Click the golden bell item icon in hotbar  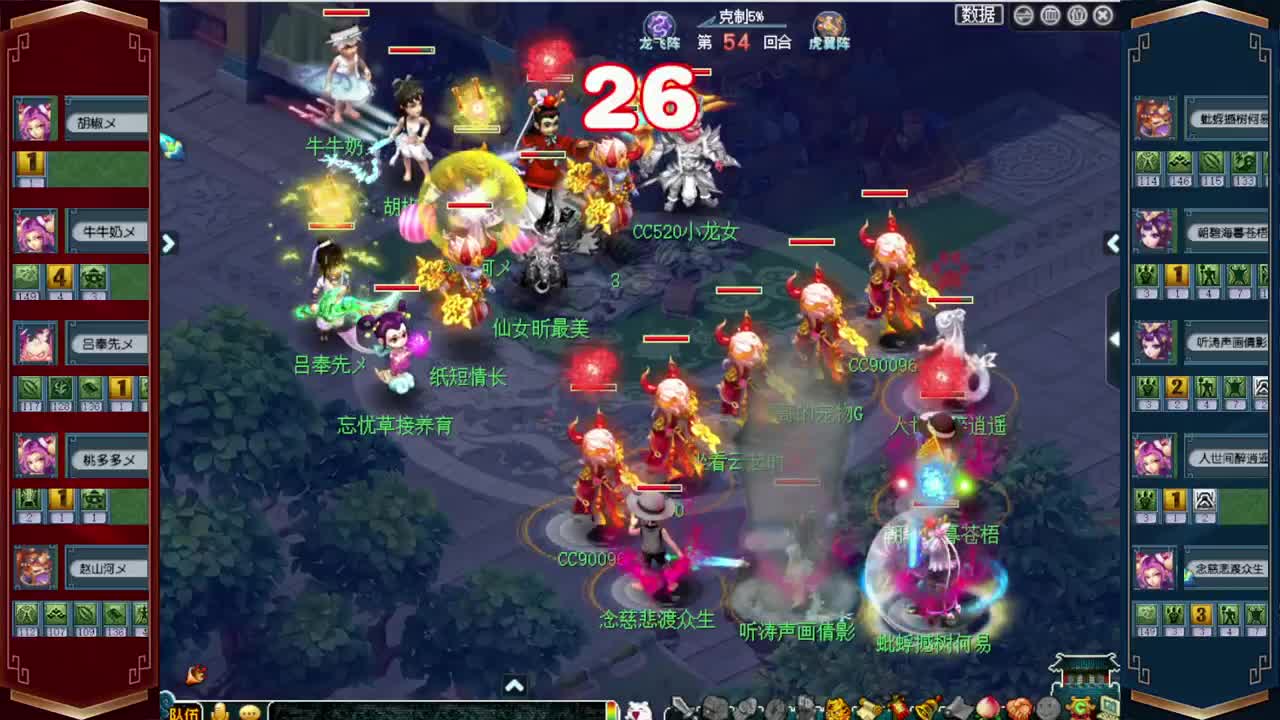pyautogui.click(x=924, y=708)
